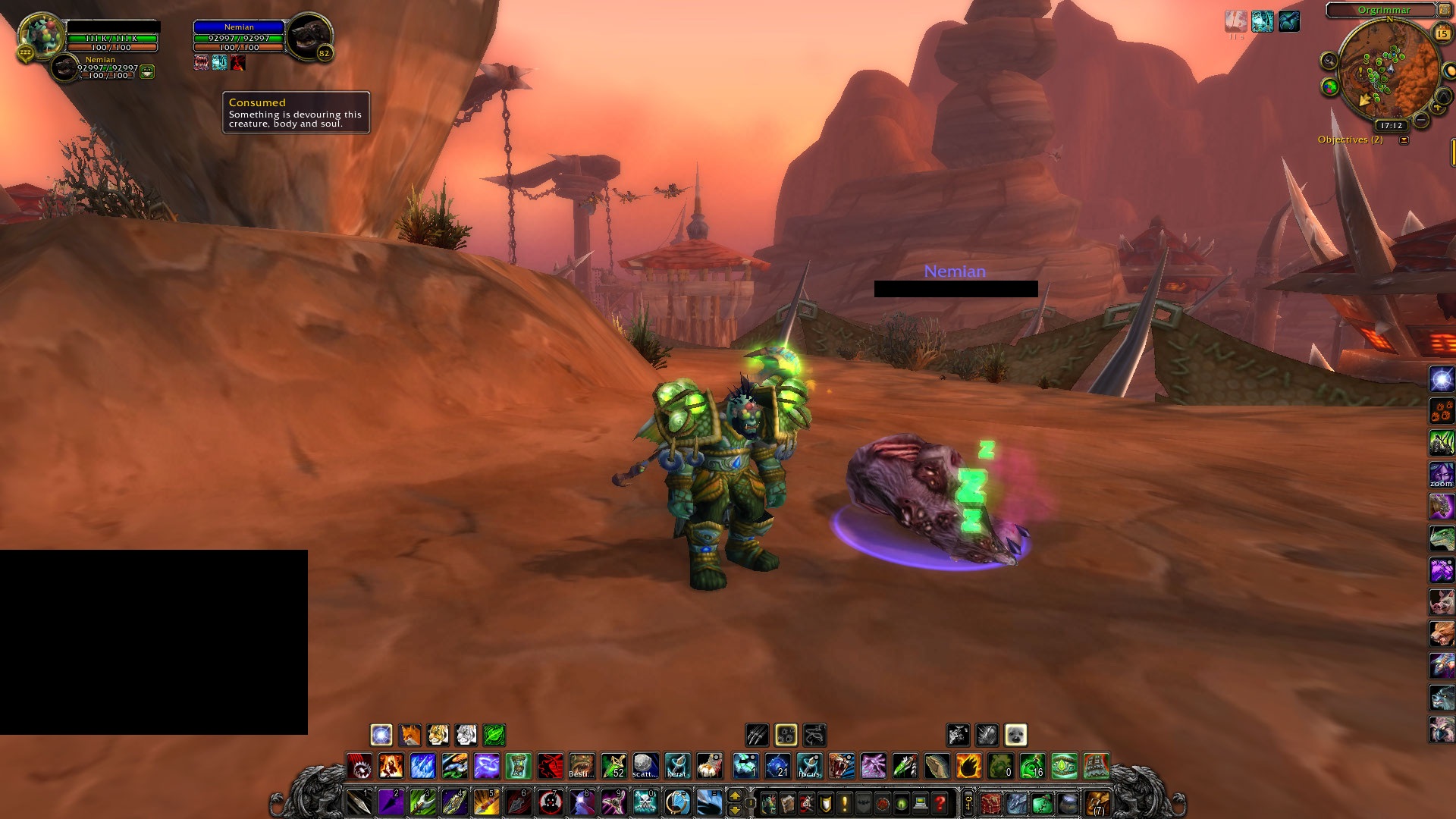This screenshot has height=819, width=1456.
Task: Open the quest log exclamation mark button
Action: point(845,802)
